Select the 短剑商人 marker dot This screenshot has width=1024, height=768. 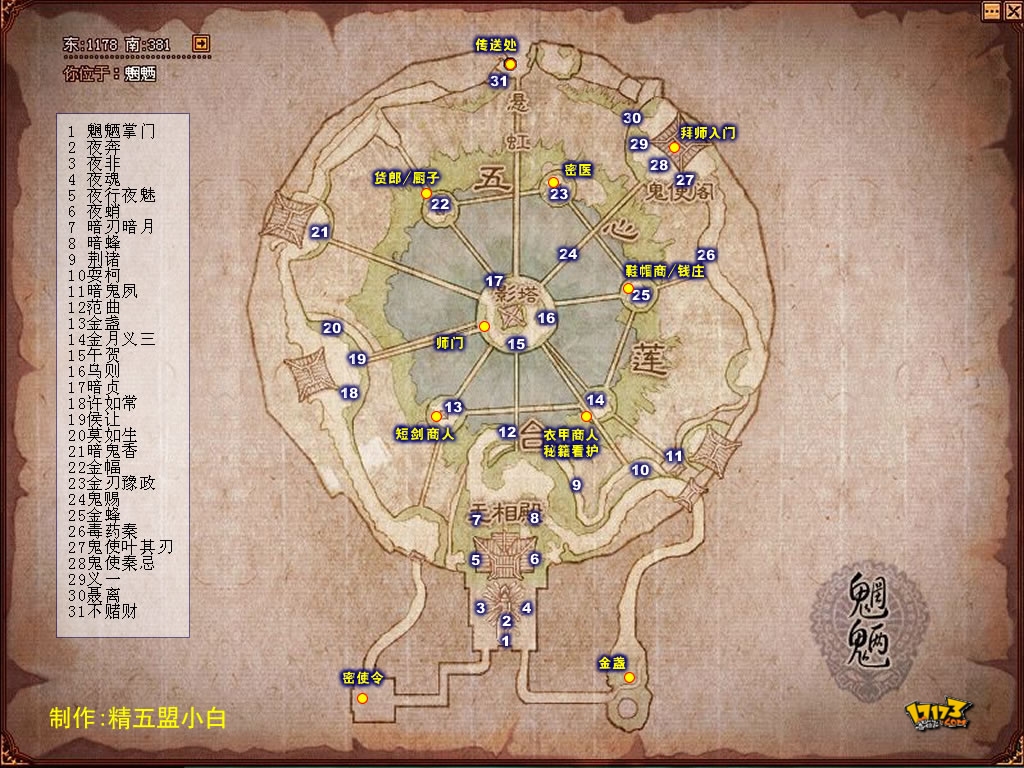[436, 416]
